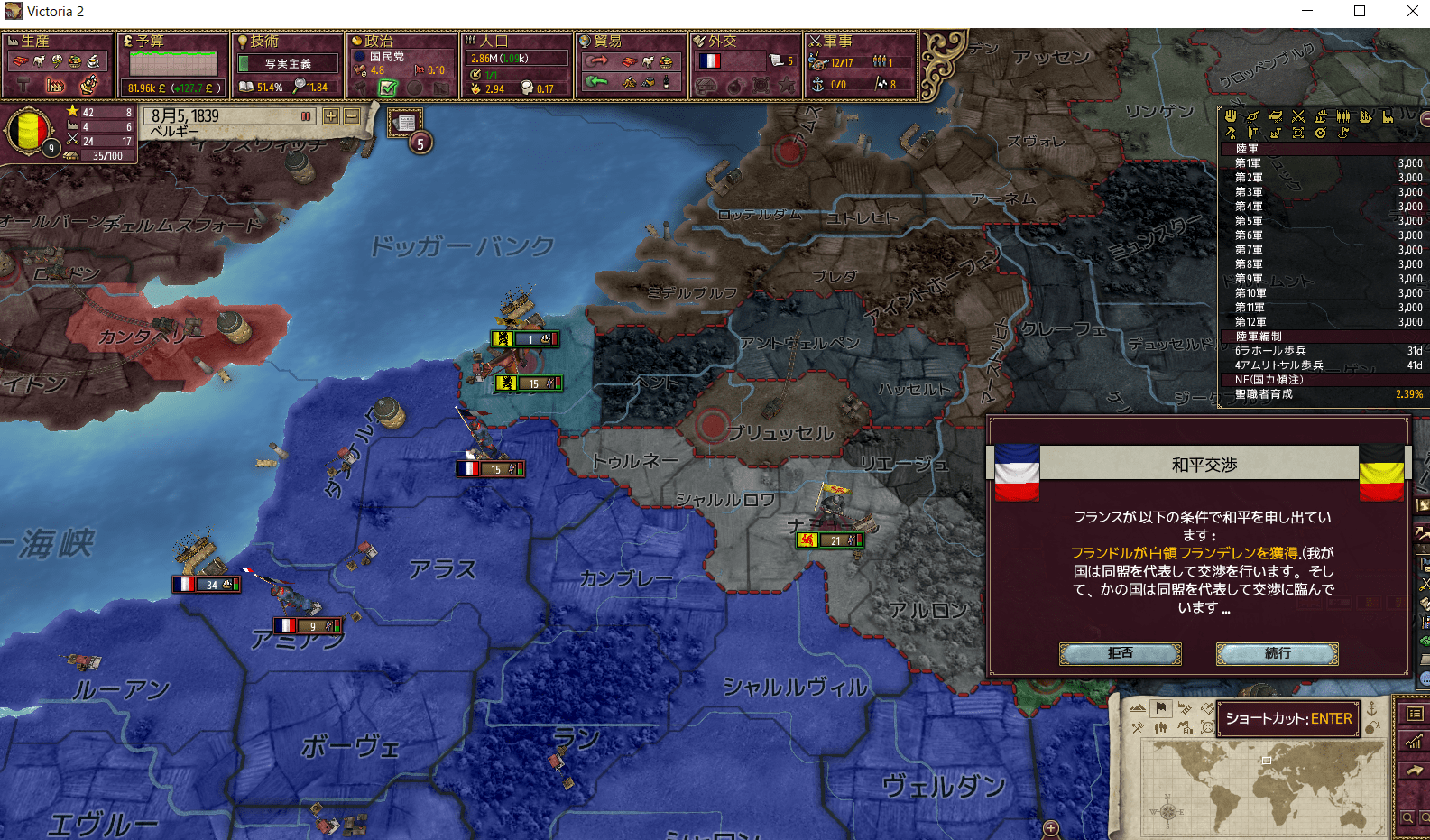This screenshot has height=840, width=1430.
Task: Reject the peace offer with the 拒否 button
Action: [x=1120, y=653]
